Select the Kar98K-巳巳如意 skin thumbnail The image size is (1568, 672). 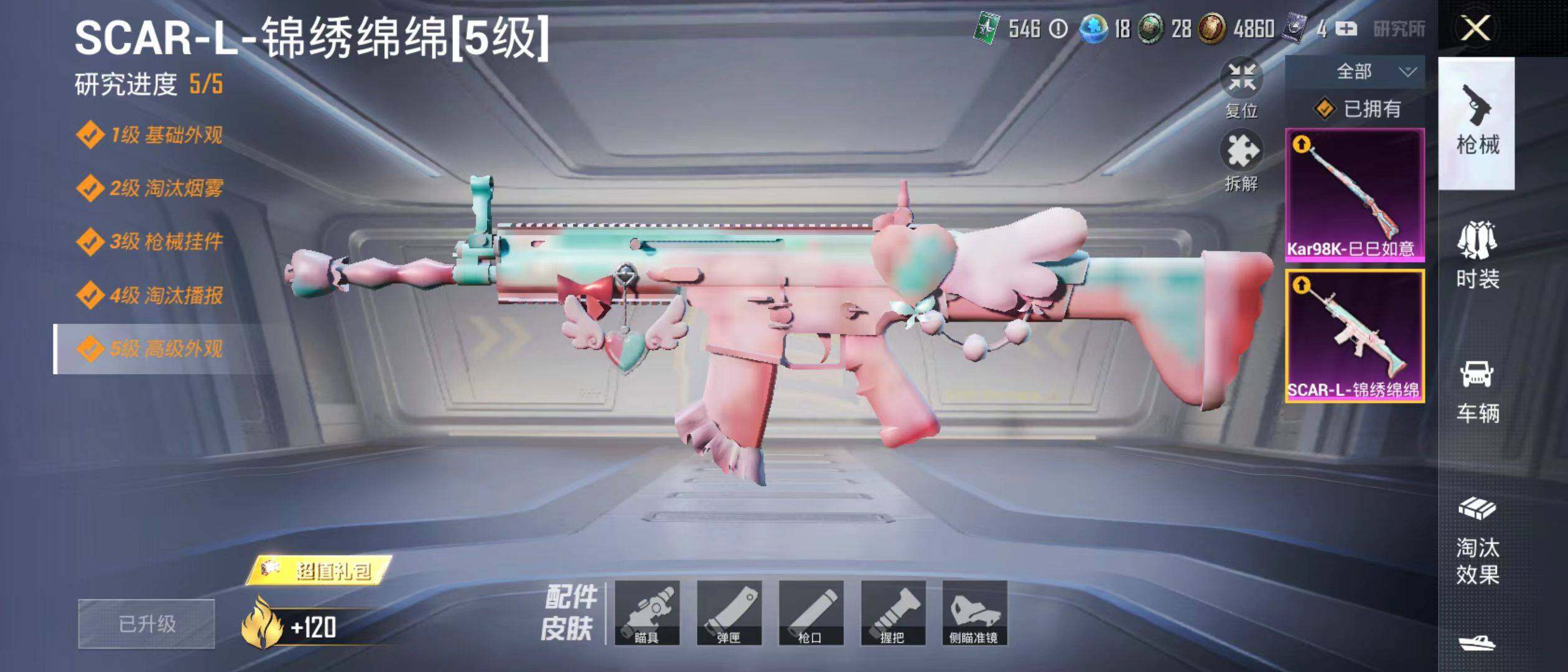click(1355, 195)
